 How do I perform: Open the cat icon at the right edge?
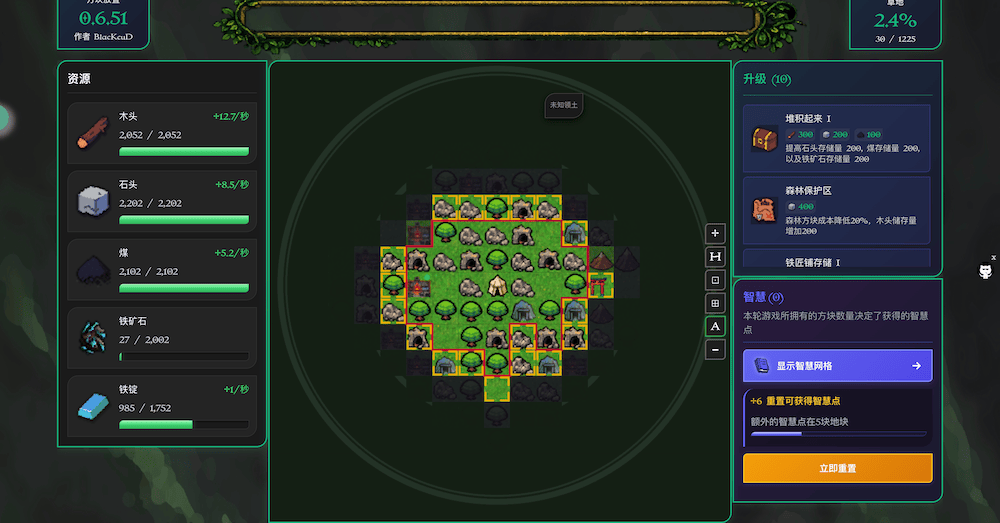985,271
